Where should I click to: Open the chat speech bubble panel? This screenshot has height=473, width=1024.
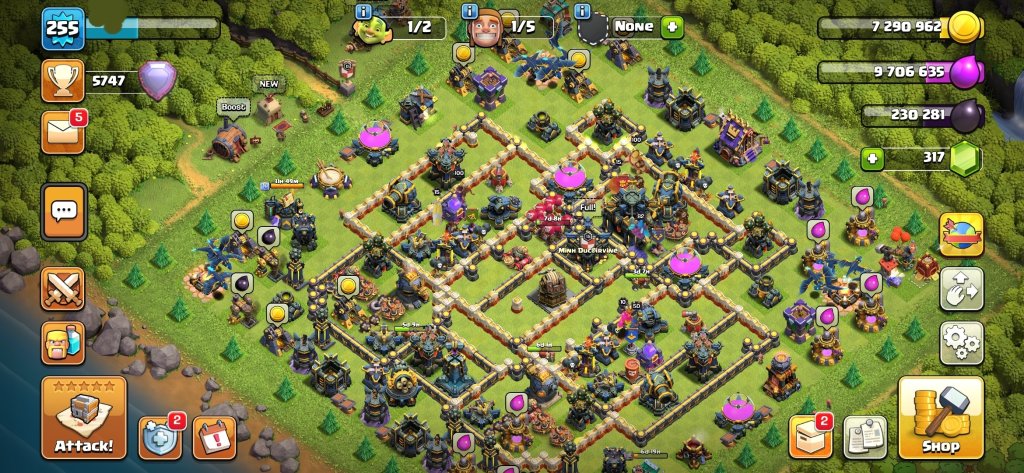coord(63,211)
